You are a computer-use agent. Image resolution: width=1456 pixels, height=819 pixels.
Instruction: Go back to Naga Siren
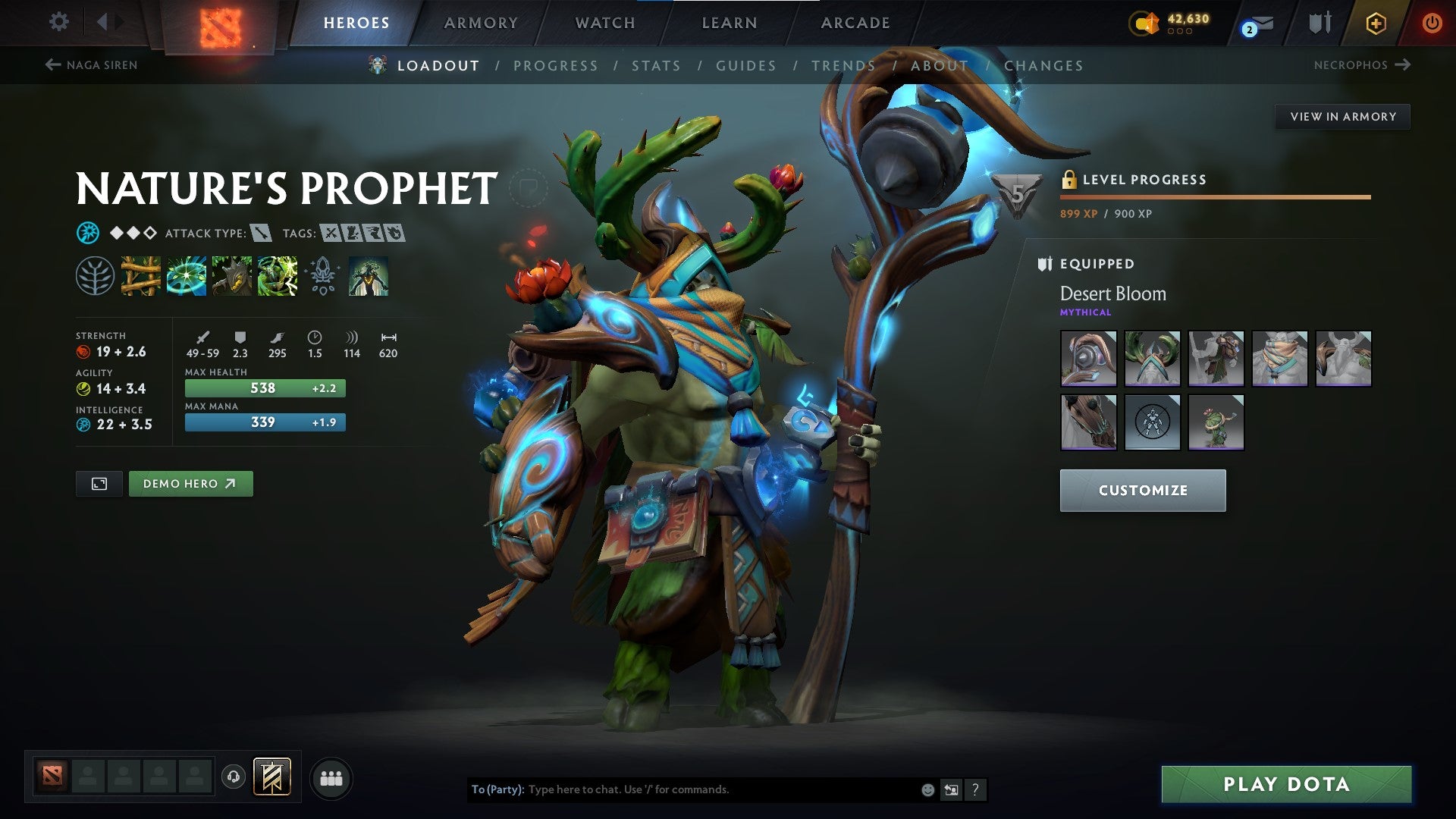pos(91,65)
